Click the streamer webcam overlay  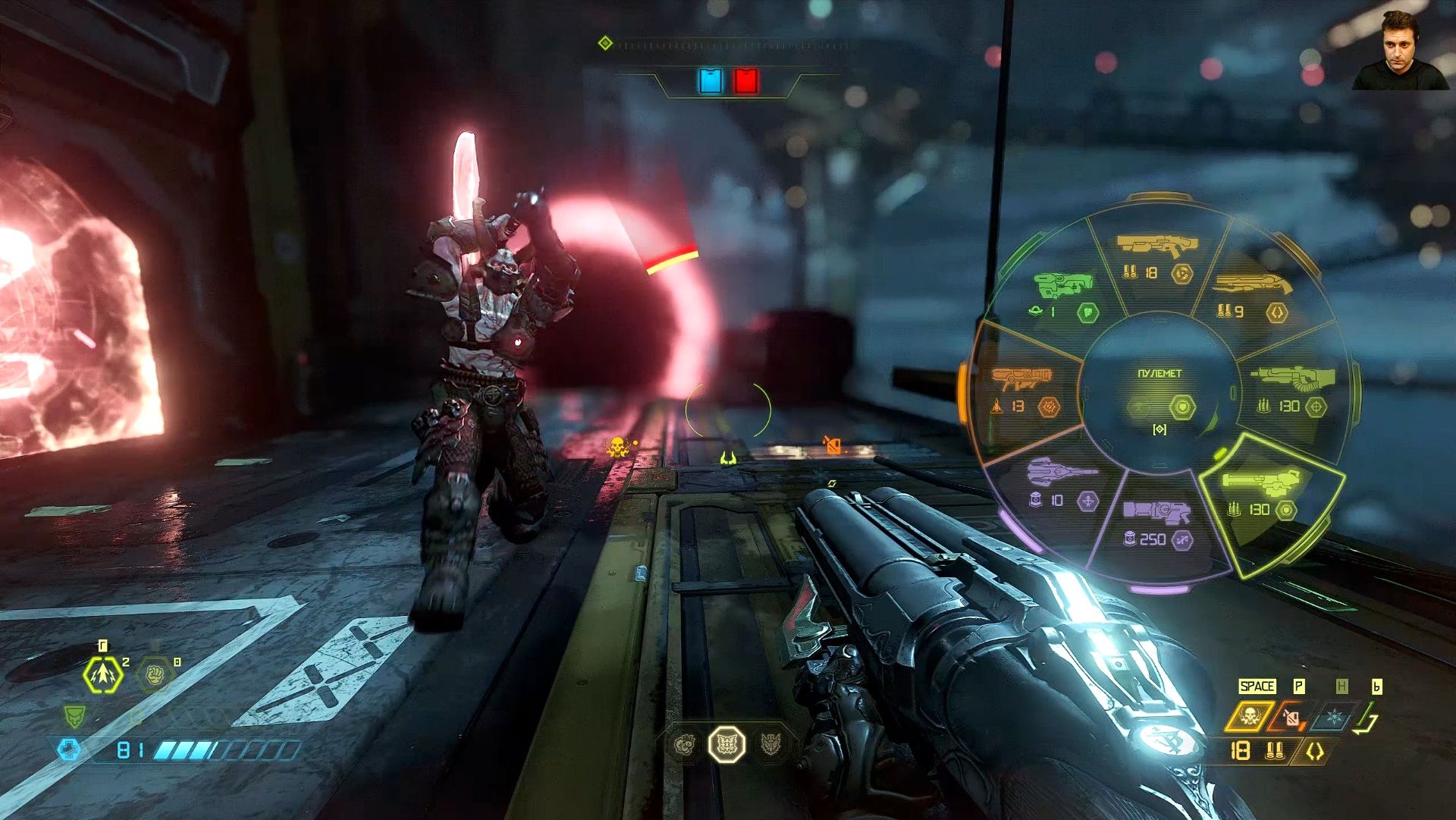tap(1400, 49)
